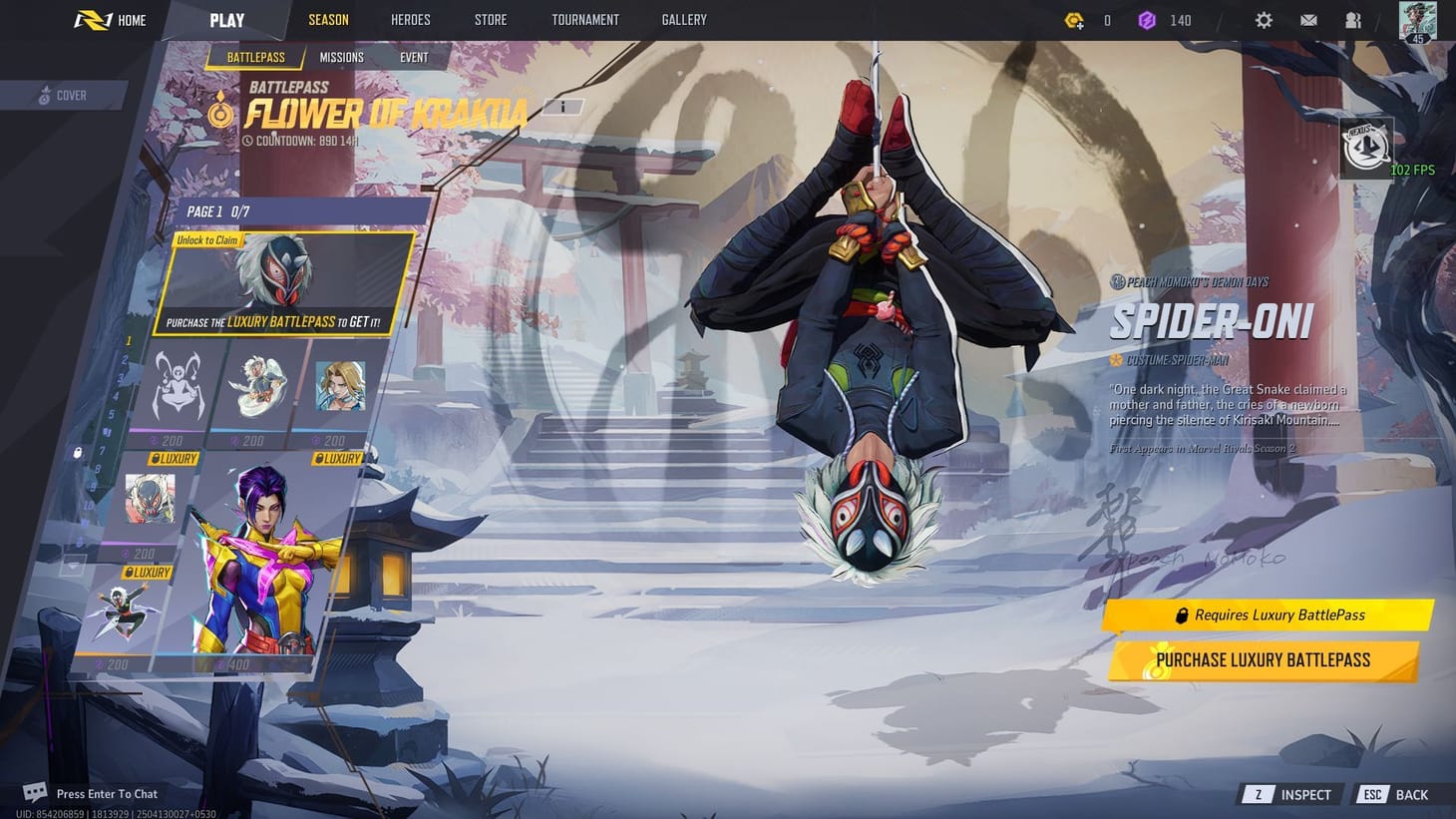The height and width of the screenshot is (819, 1456).
Task: Open the friends list icon
Action: pyautogui.click(x=1352, y=20)
